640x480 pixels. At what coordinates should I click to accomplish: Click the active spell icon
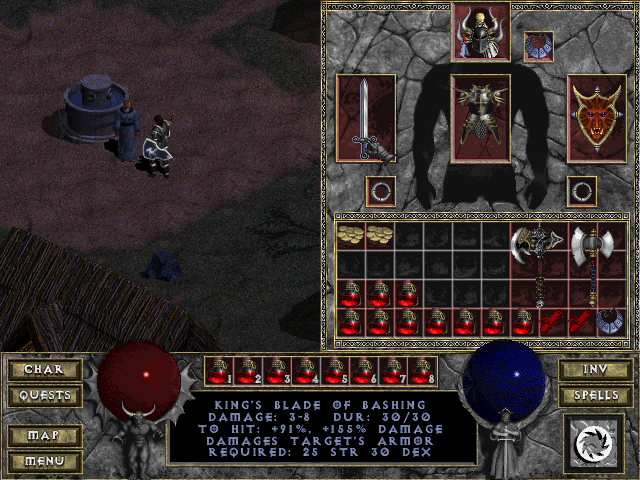[594, 440]
